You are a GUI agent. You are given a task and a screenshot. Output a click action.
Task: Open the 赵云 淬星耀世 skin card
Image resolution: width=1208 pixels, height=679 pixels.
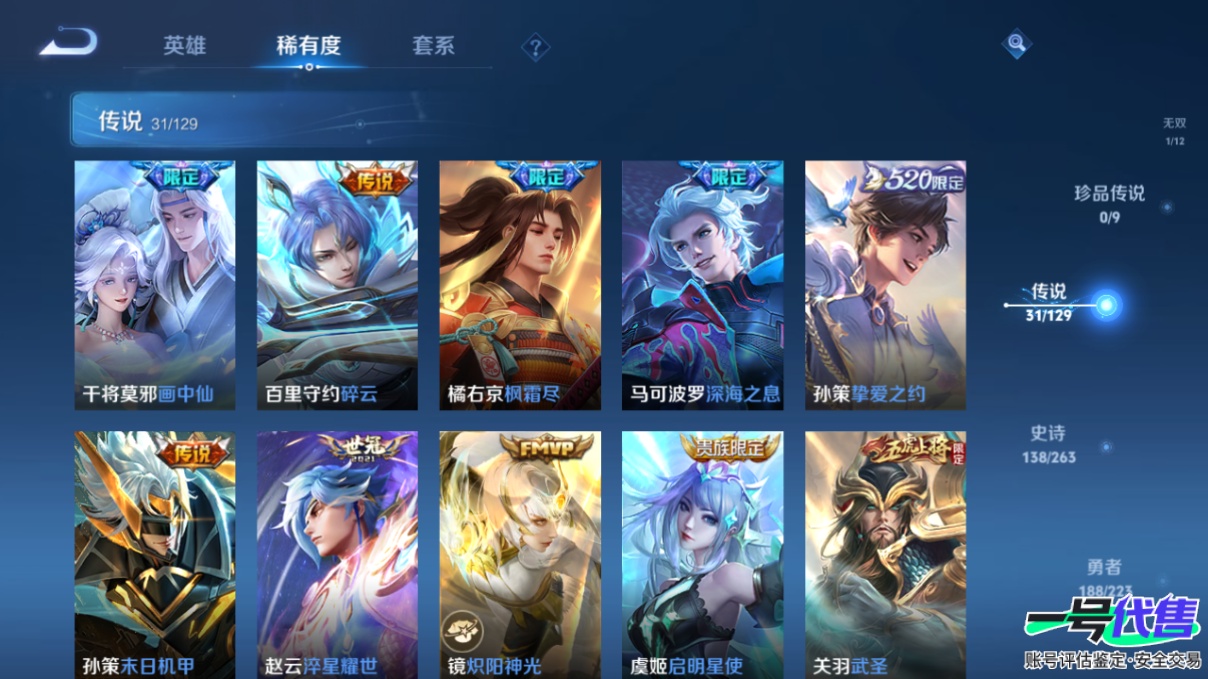(x=337, y=555)
